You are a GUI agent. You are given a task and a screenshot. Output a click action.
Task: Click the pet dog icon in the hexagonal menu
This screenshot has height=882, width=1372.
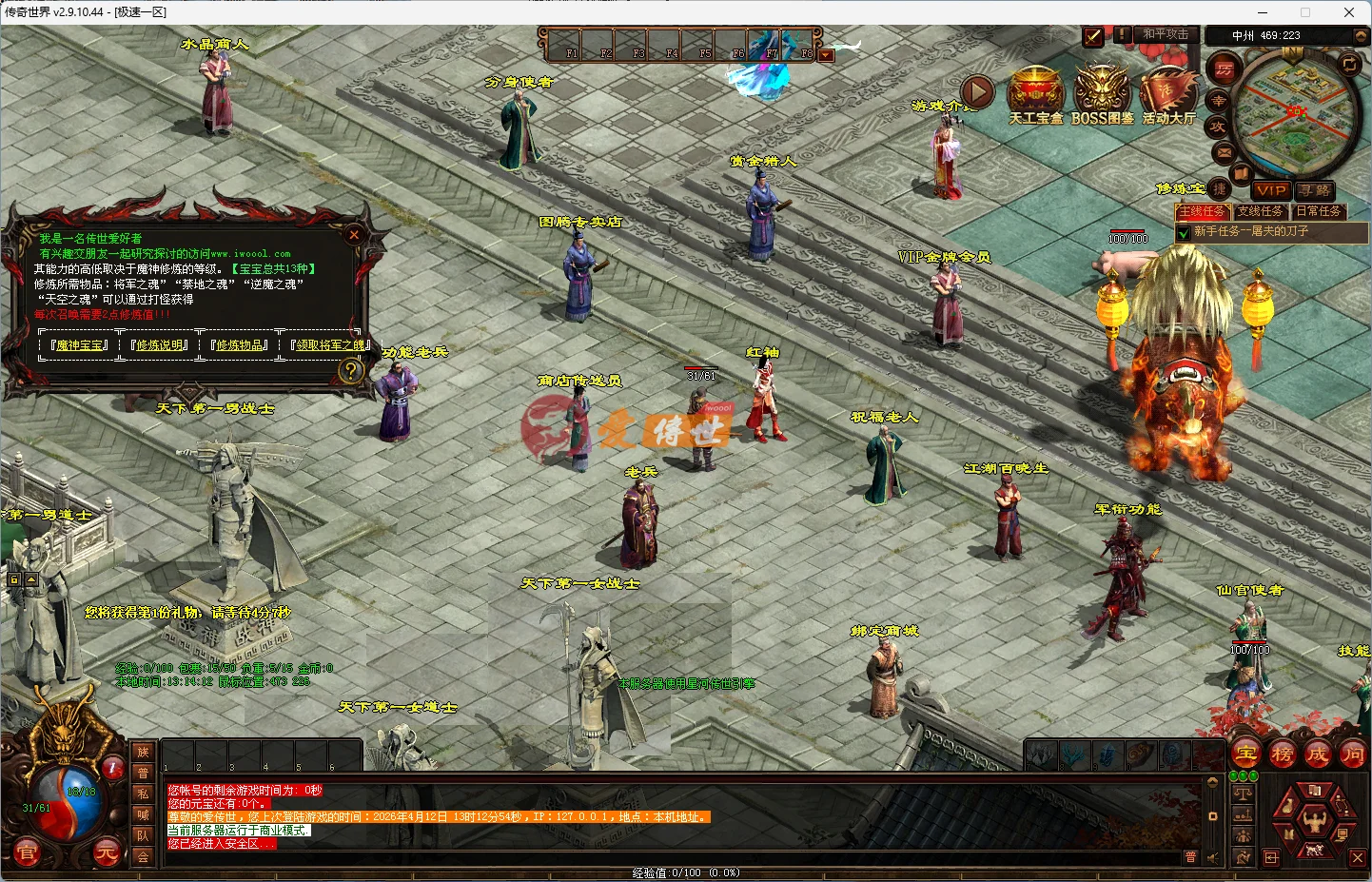click(x=1314, y=850)
